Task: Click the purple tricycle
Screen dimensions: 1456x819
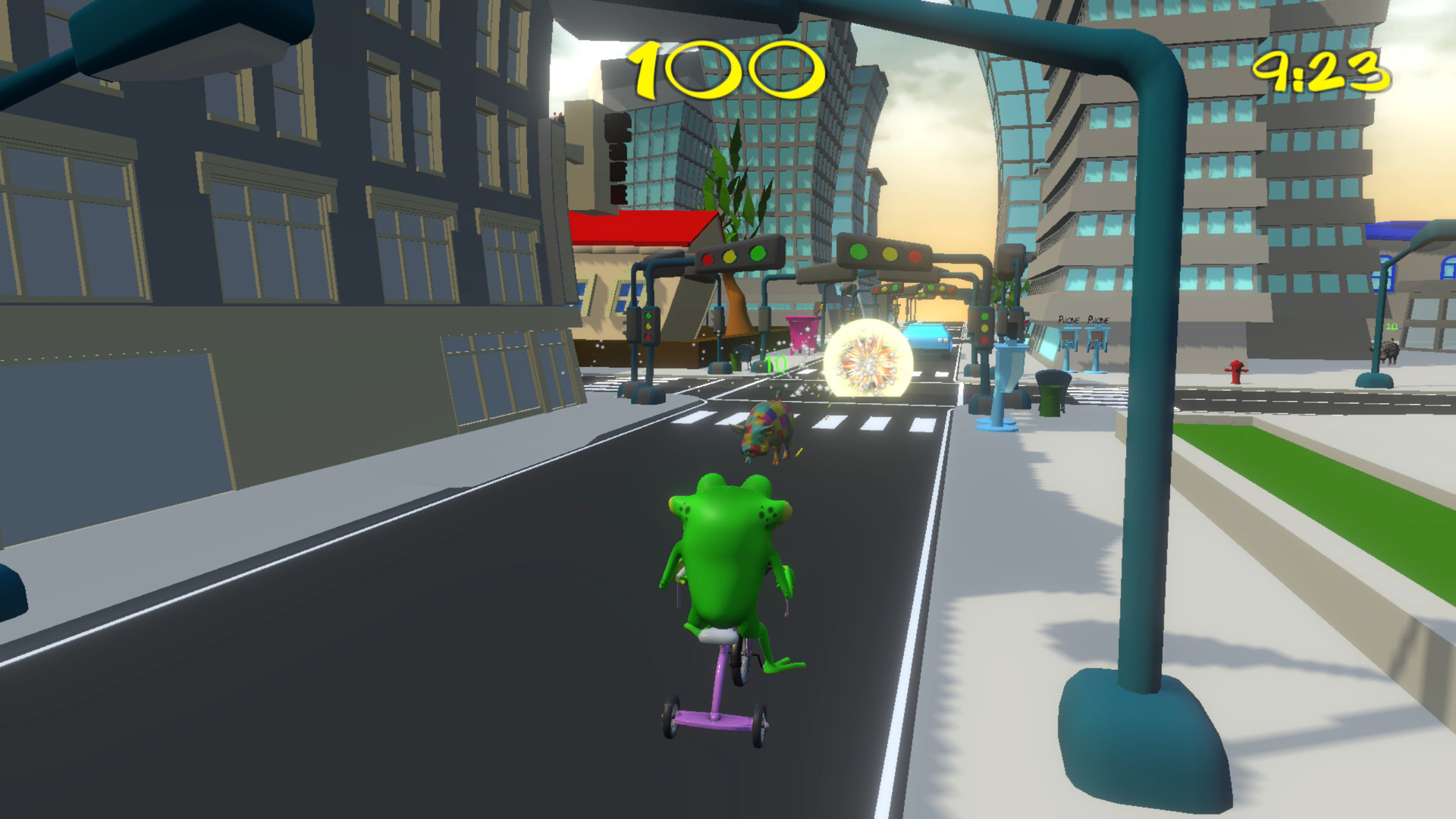Action: point(713,705)
